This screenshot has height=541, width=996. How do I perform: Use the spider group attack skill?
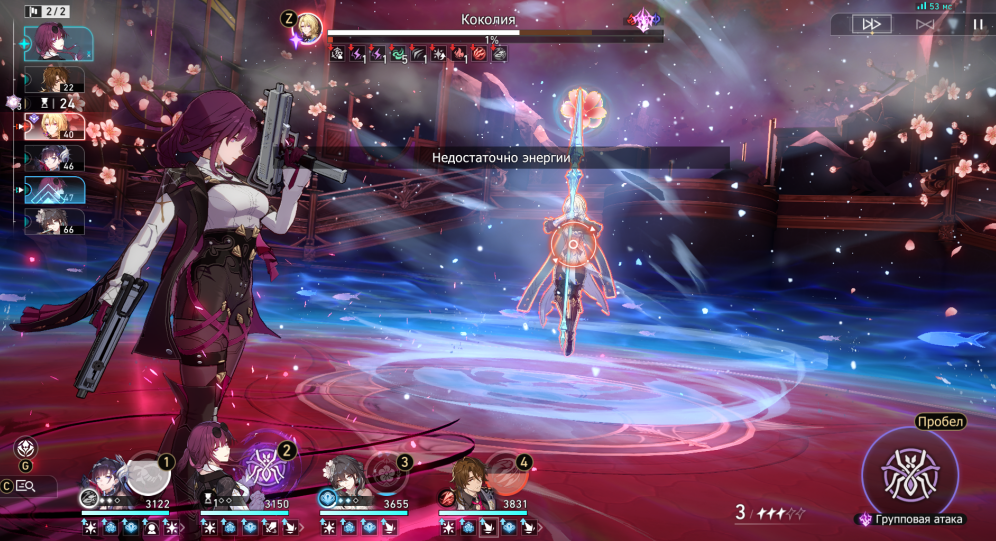pos(910,472)
